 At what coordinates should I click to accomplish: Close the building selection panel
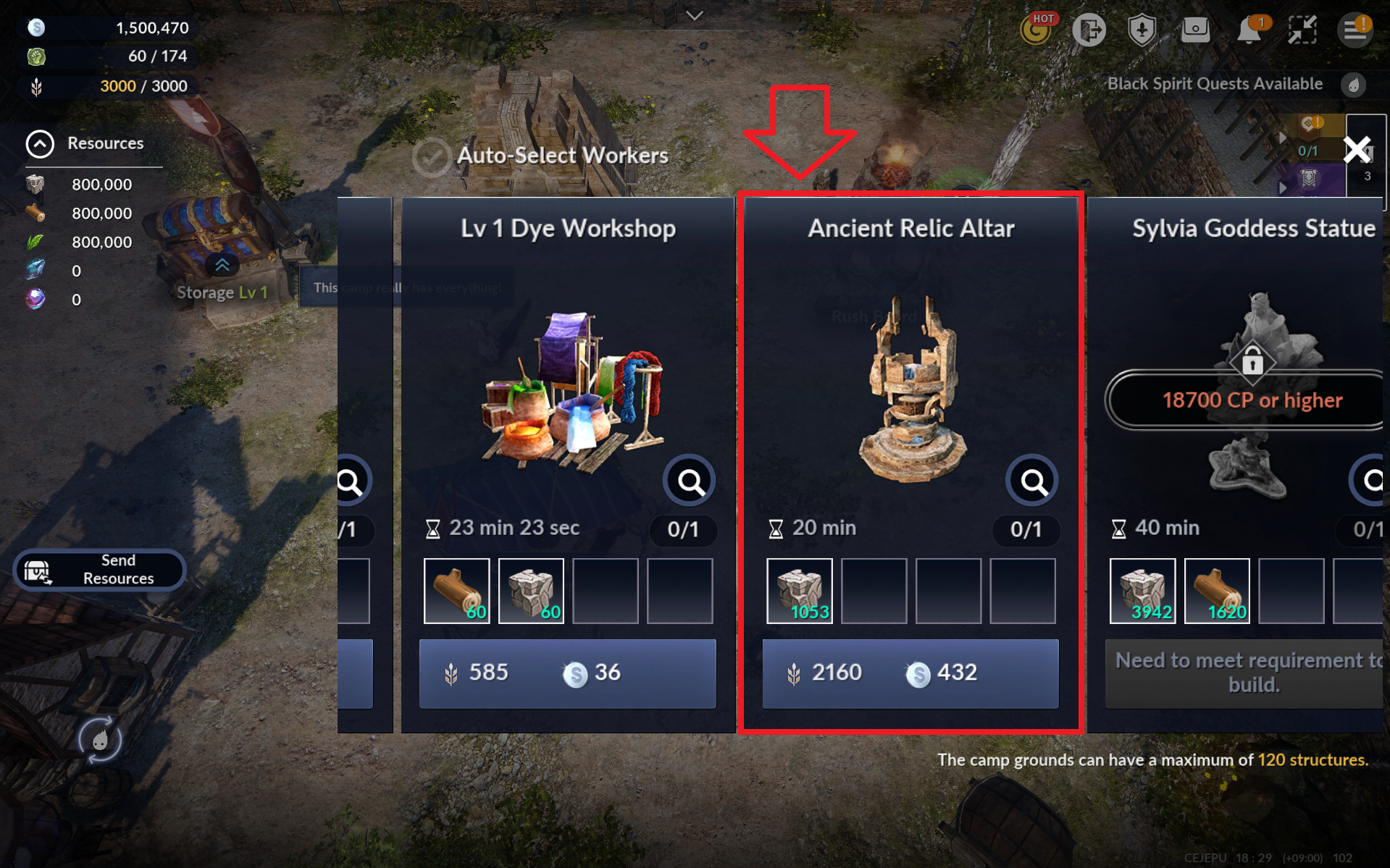(1357, 150)
